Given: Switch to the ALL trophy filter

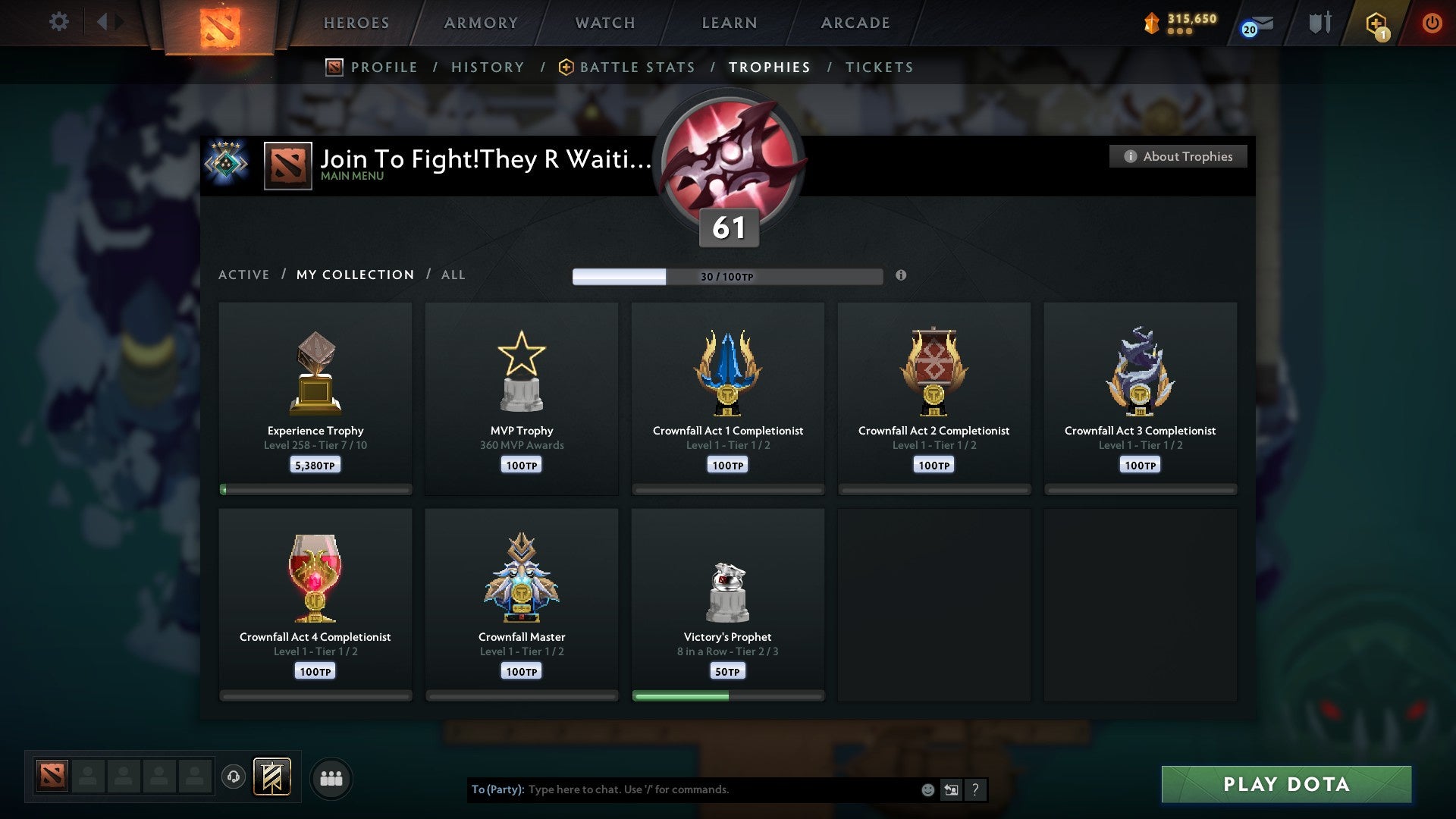Looking at the screenshot, I should pyautogui.click(x=453, y=275).
